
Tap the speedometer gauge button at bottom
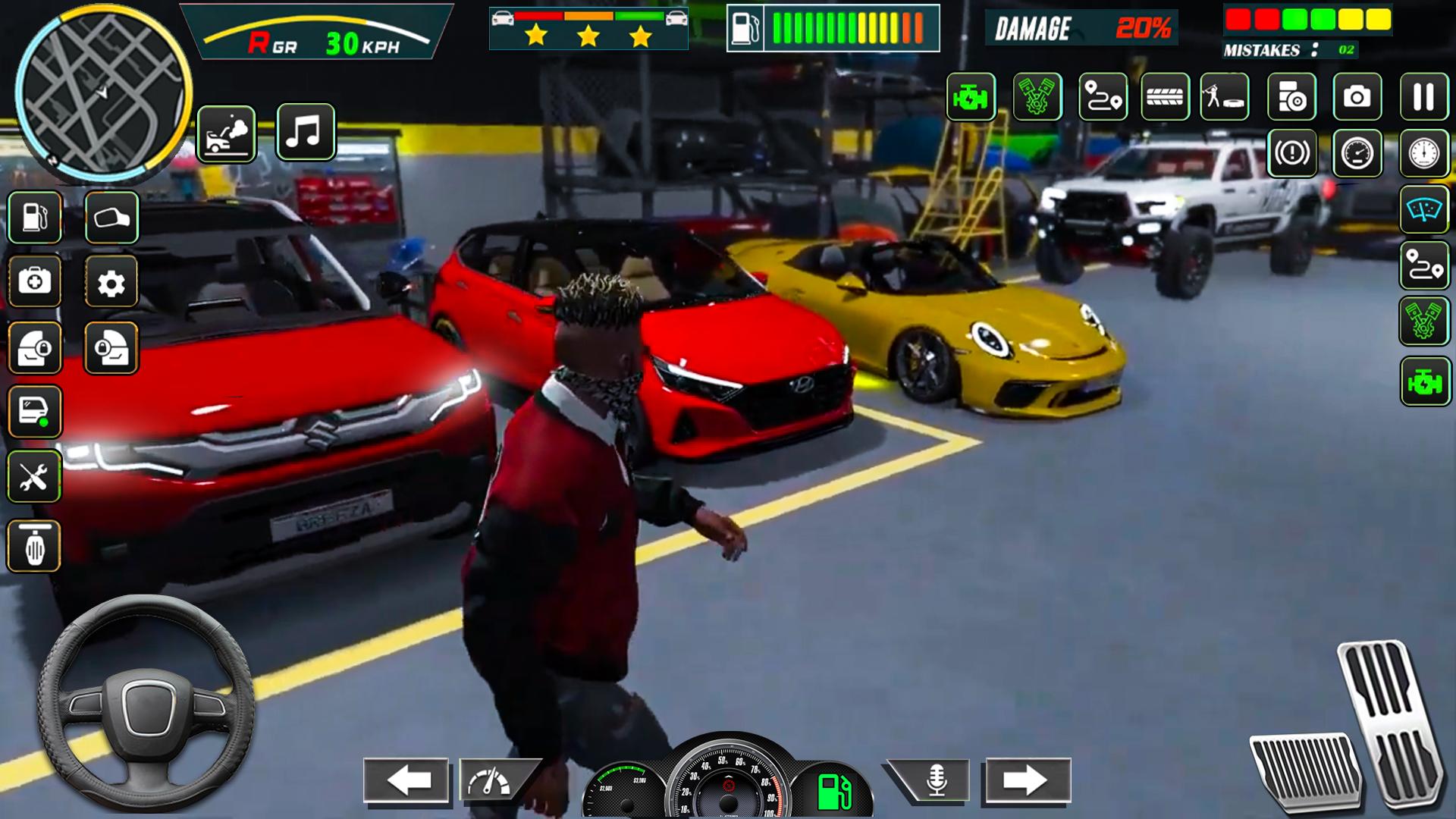click(x=490, y=780)
